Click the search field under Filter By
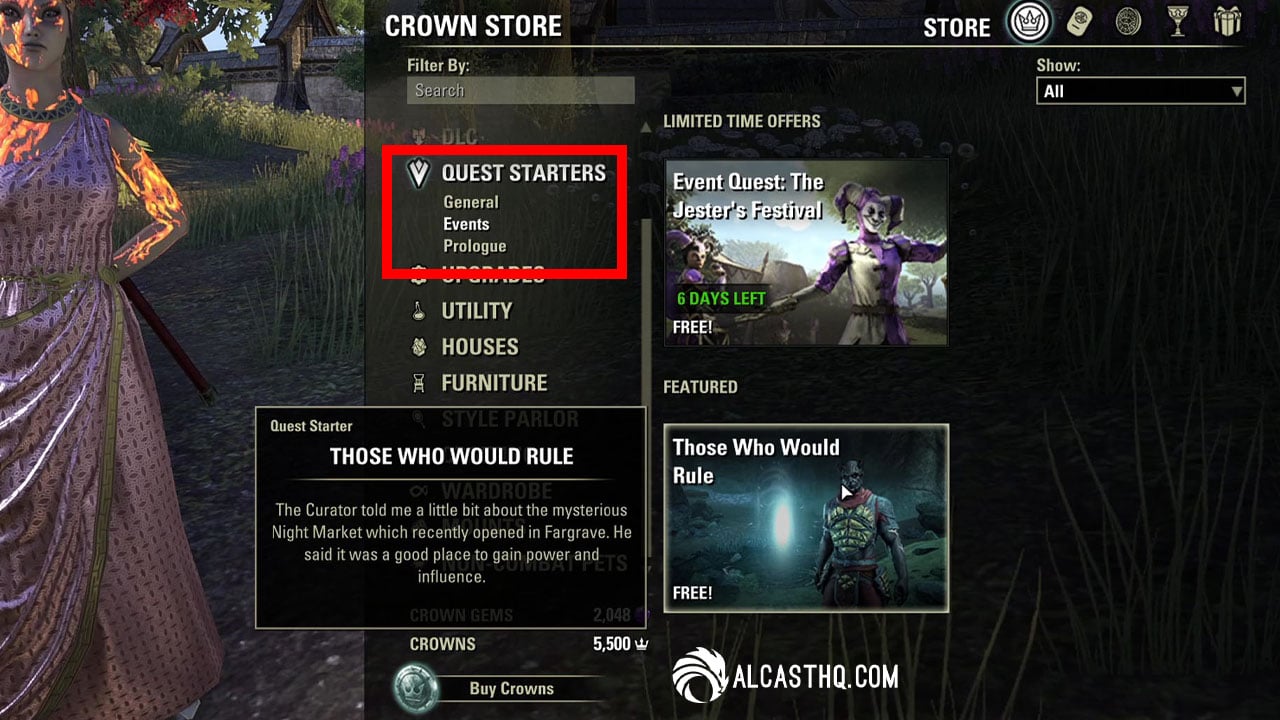The height and width of the screenshot is (720, 1280). 519,90
